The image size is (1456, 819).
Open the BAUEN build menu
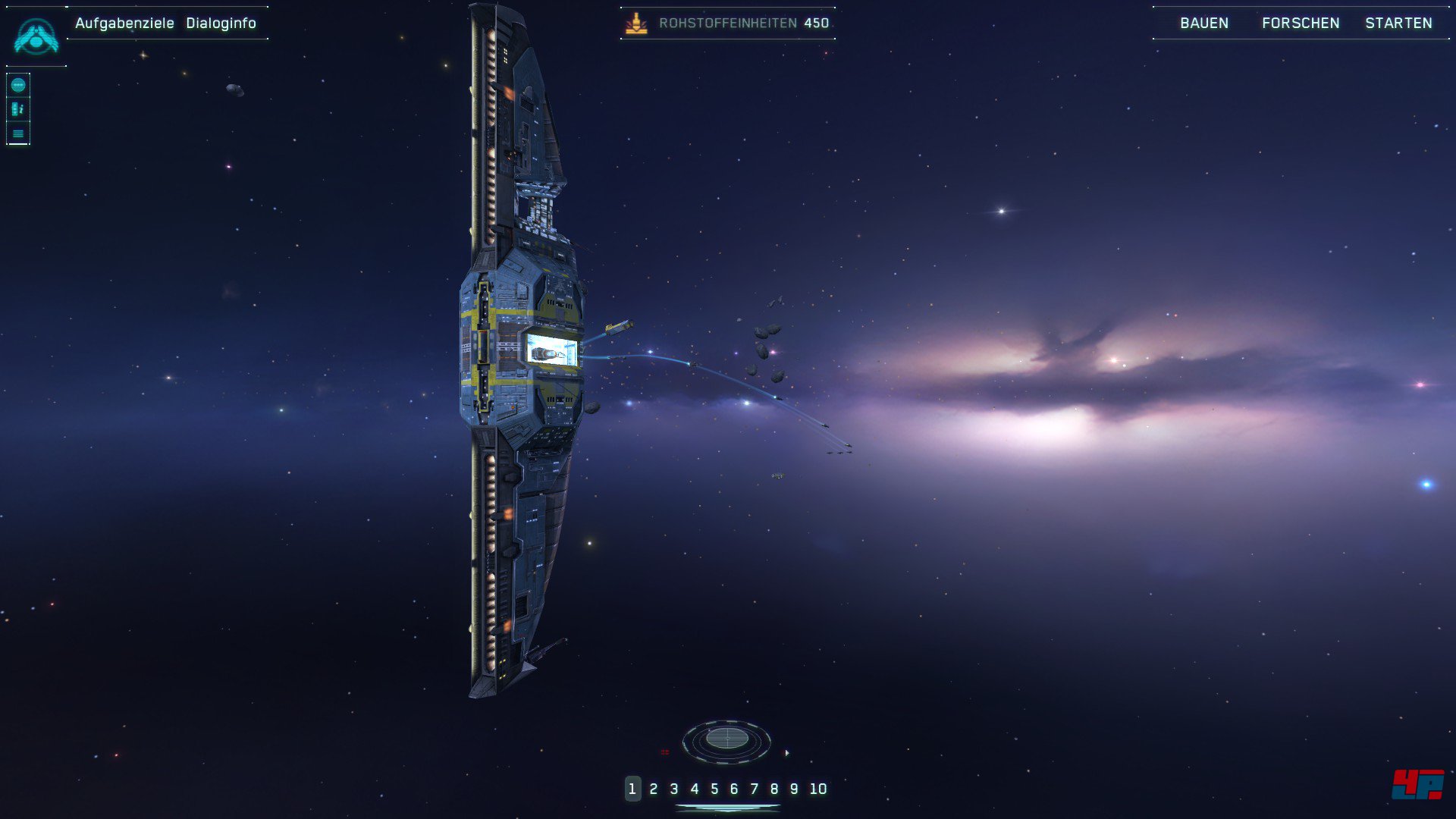point(1203,24)
